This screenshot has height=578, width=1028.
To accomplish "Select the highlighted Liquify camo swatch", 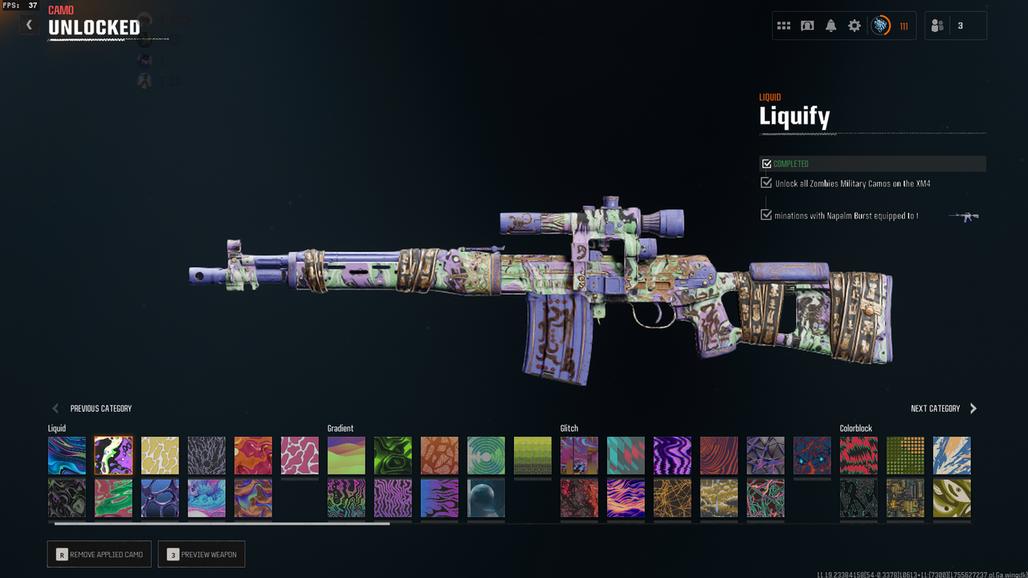I will pyautogui.click(x=113, y=455).
